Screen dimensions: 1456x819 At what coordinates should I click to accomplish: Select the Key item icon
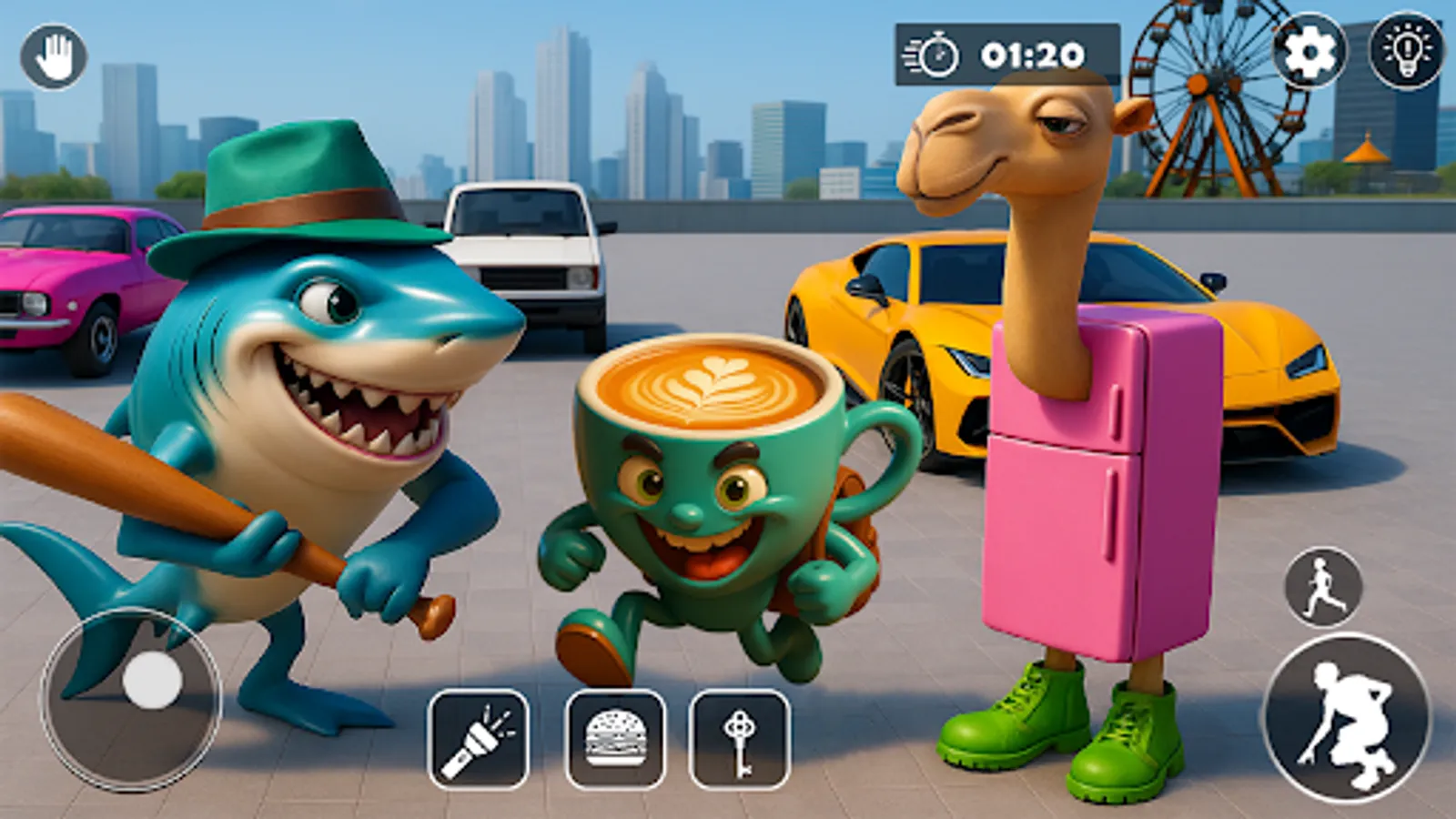pyautogui.click(x=739, y=739)
